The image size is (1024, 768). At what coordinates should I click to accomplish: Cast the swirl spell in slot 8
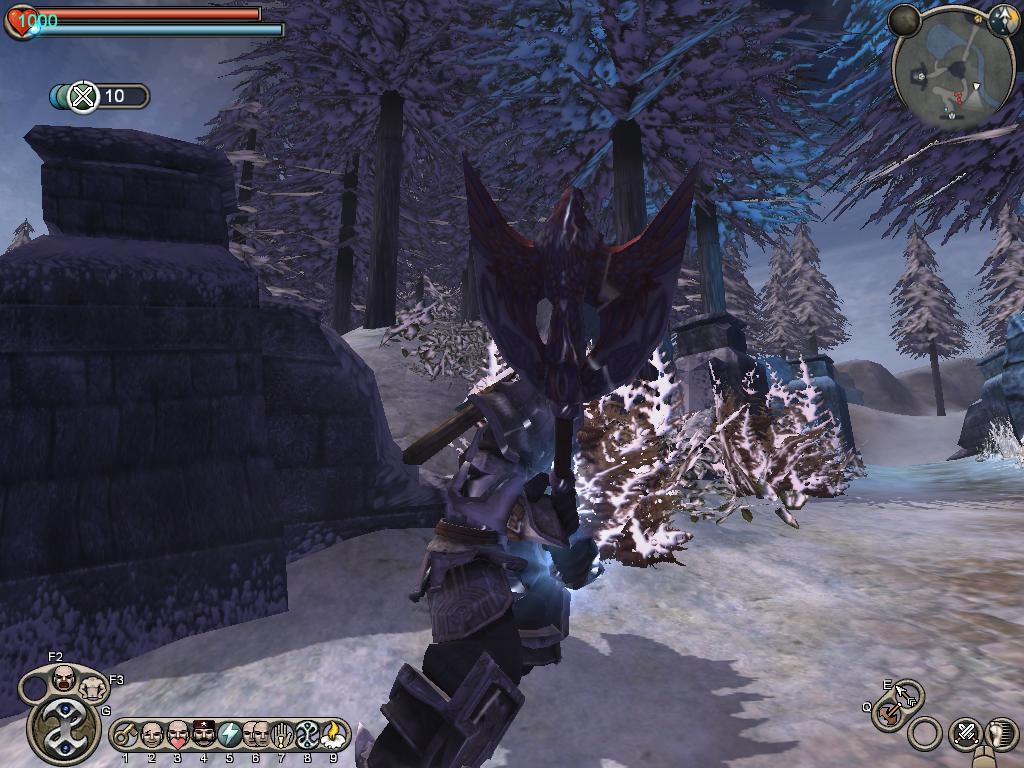tap(308, 736)
